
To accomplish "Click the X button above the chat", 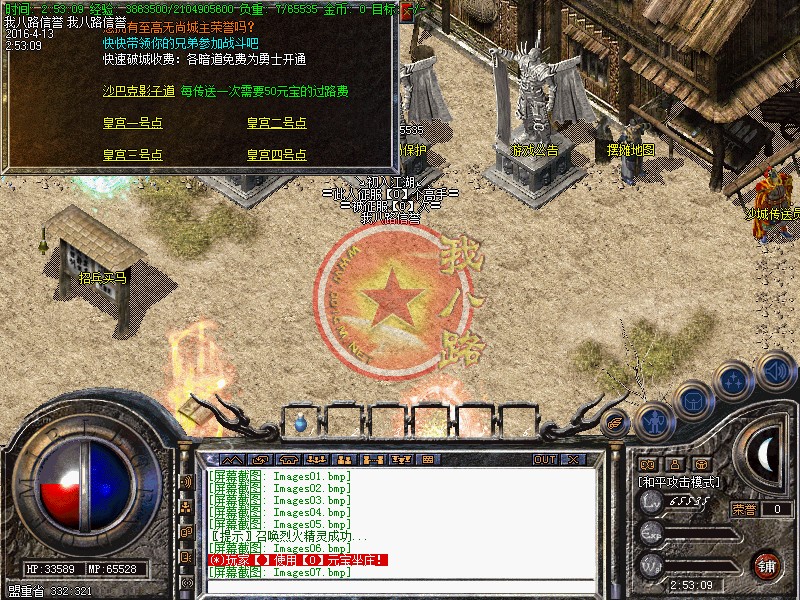I will click(573, 459).
